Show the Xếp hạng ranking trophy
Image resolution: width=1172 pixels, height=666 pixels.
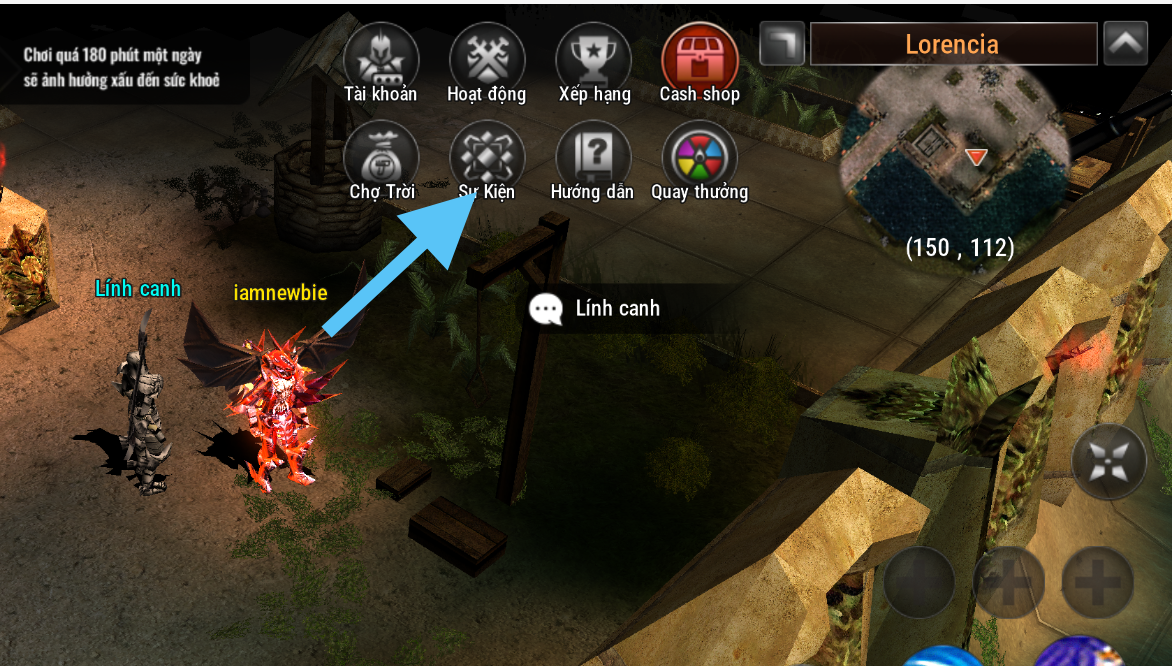pyautogui.click(x=593, y=60)
